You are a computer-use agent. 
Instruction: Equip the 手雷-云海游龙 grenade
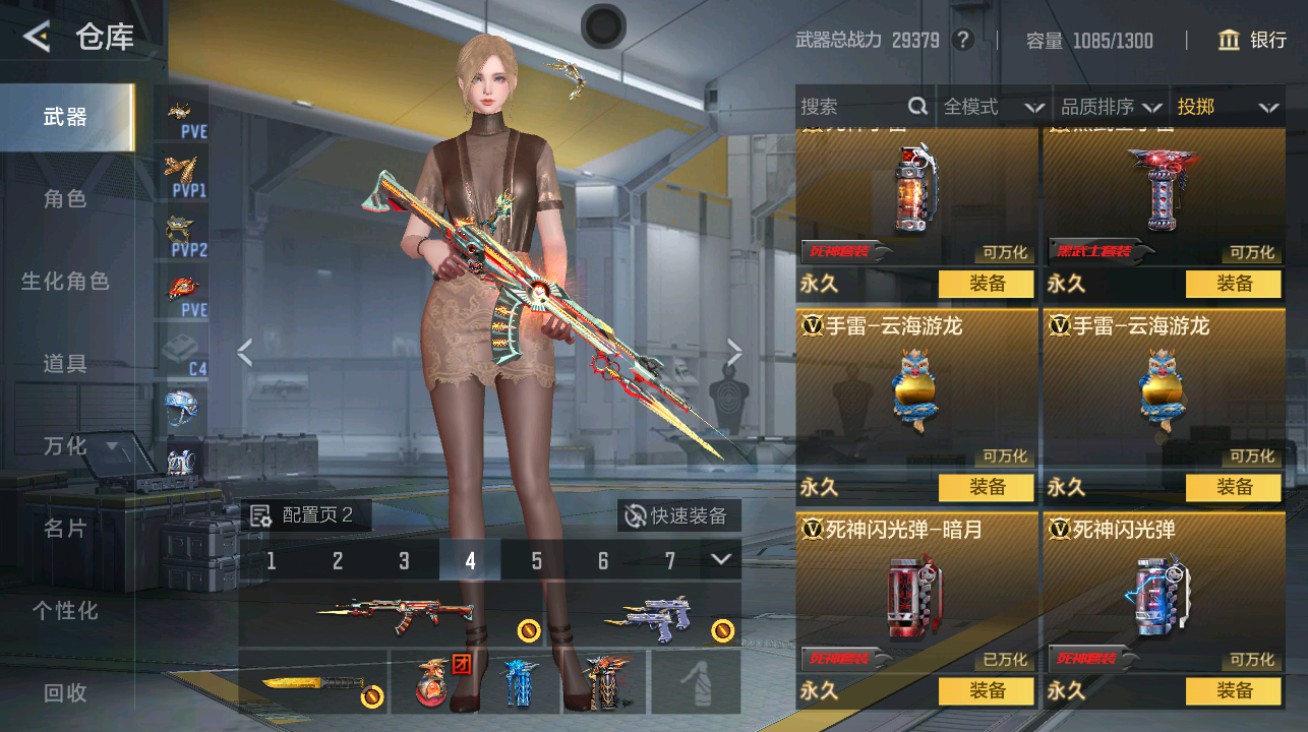[x=986, y=487]
